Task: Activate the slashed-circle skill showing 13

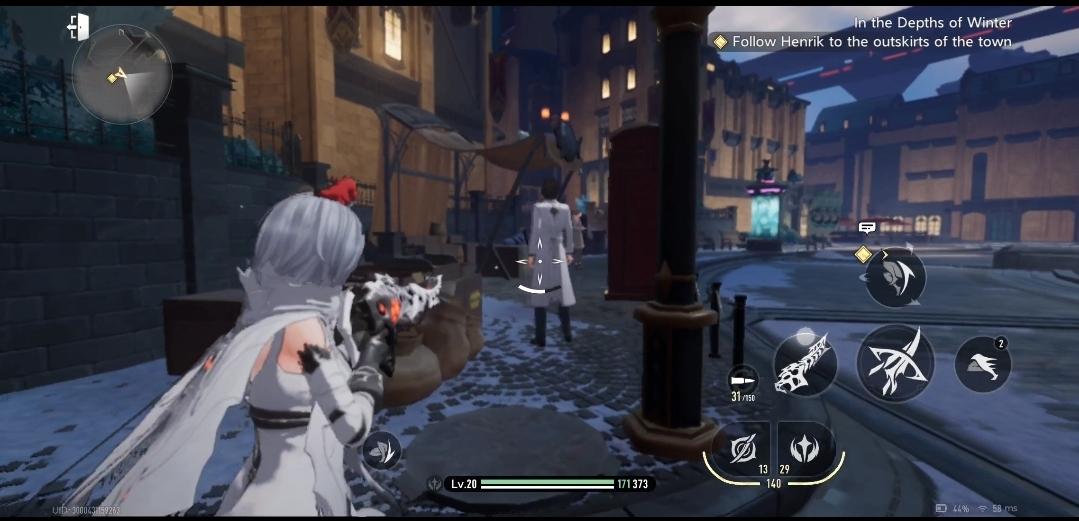Action: tap(742, 449)
